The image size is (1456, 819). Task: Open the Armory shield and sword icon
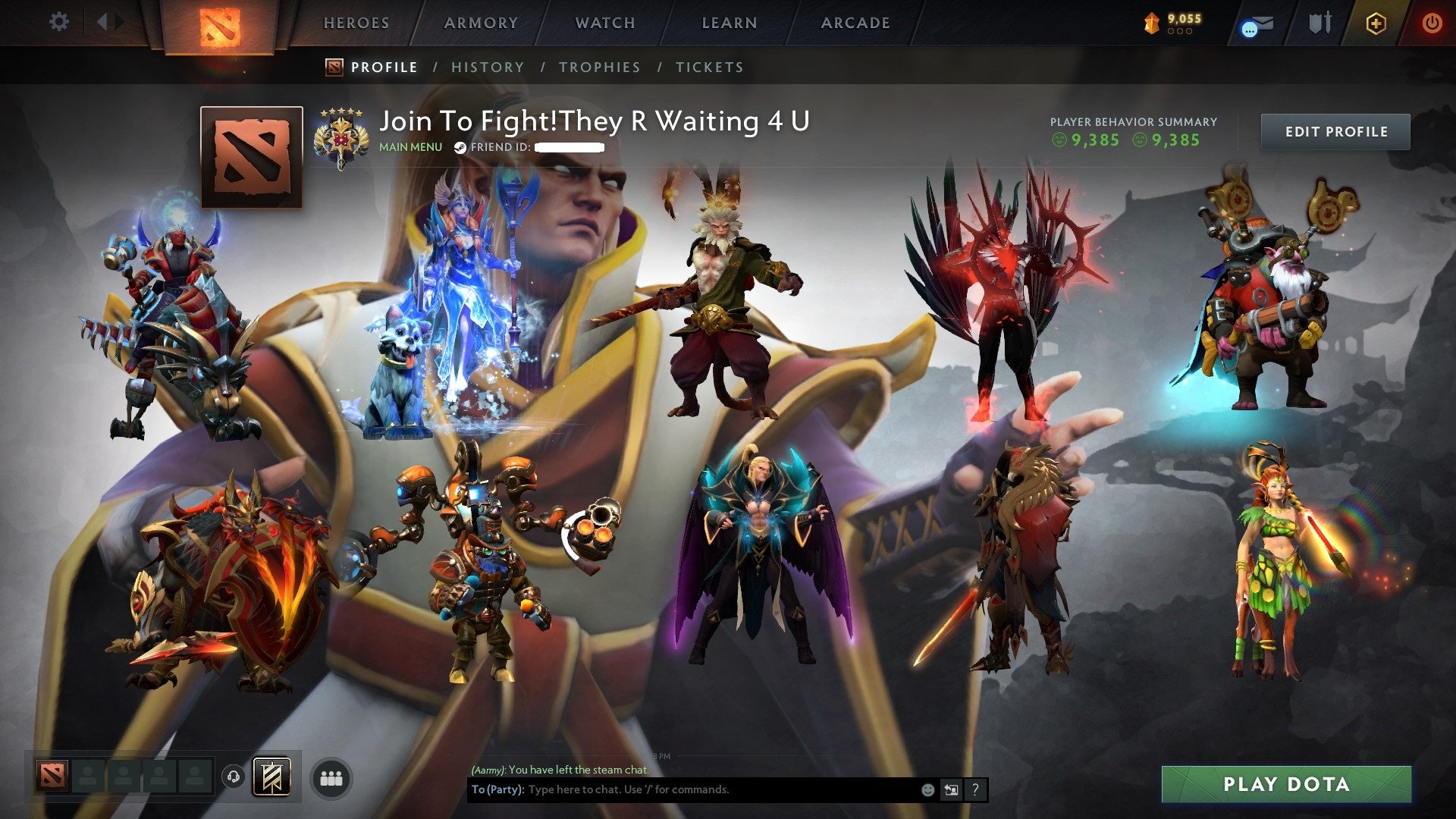(x=1320, y=23)
